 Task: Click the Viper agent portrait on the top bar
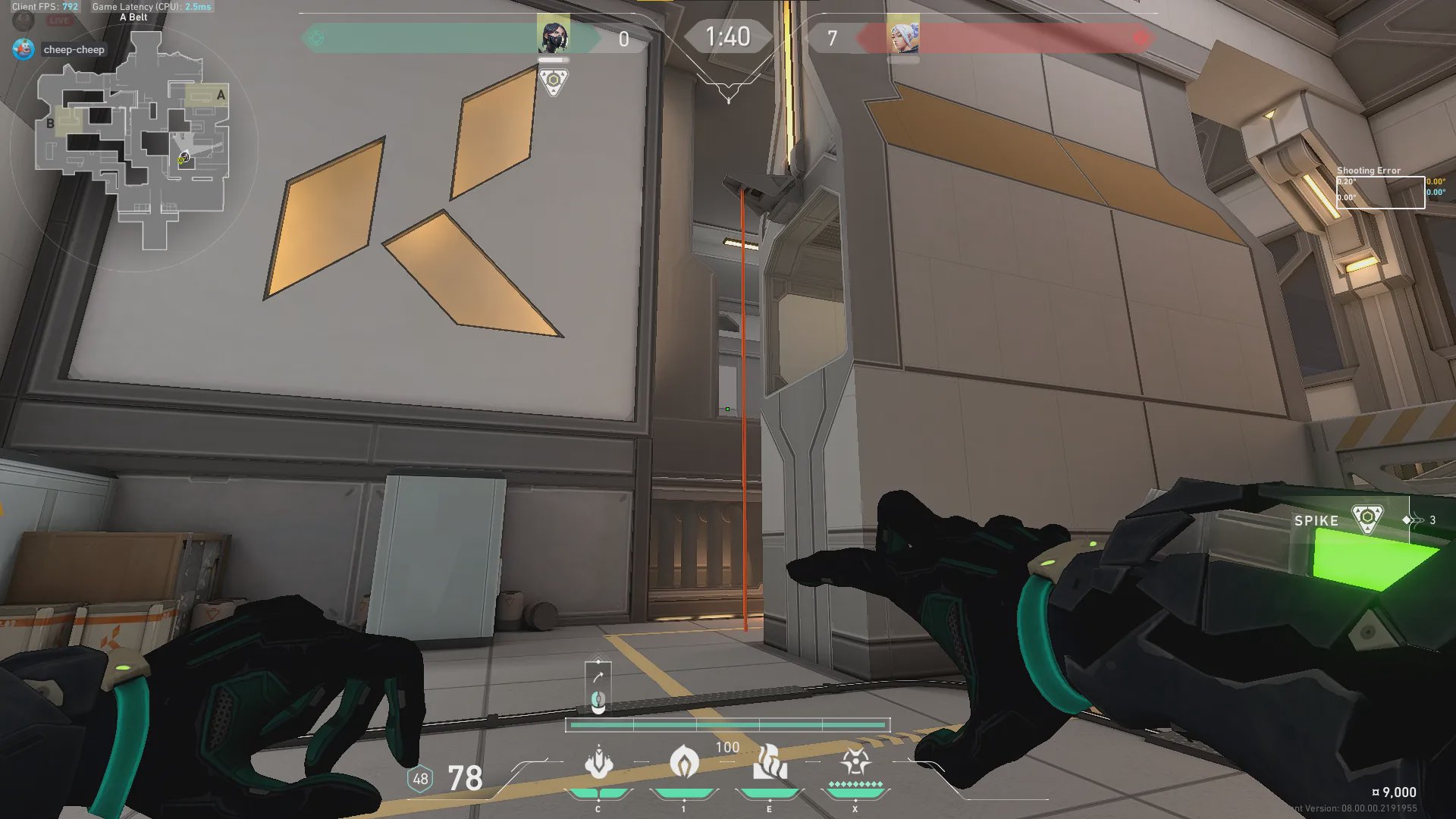(554, 36)
